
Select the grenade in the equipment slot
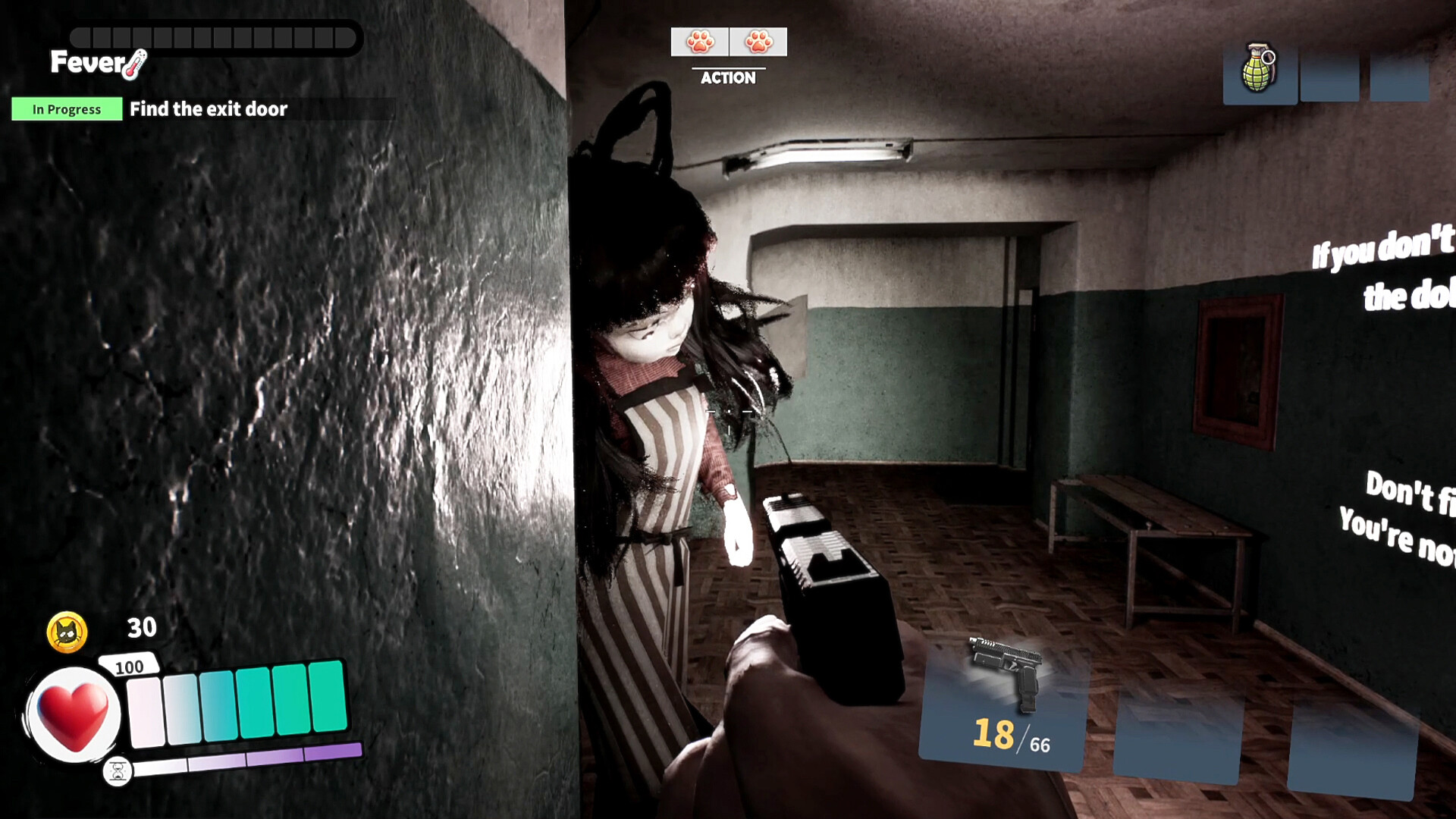coord(1260,72)
